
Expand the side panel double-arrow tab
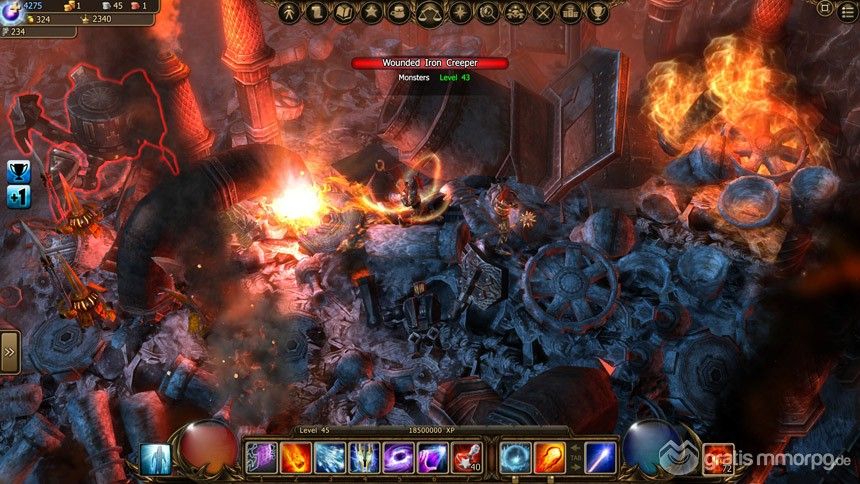[9, 352]
